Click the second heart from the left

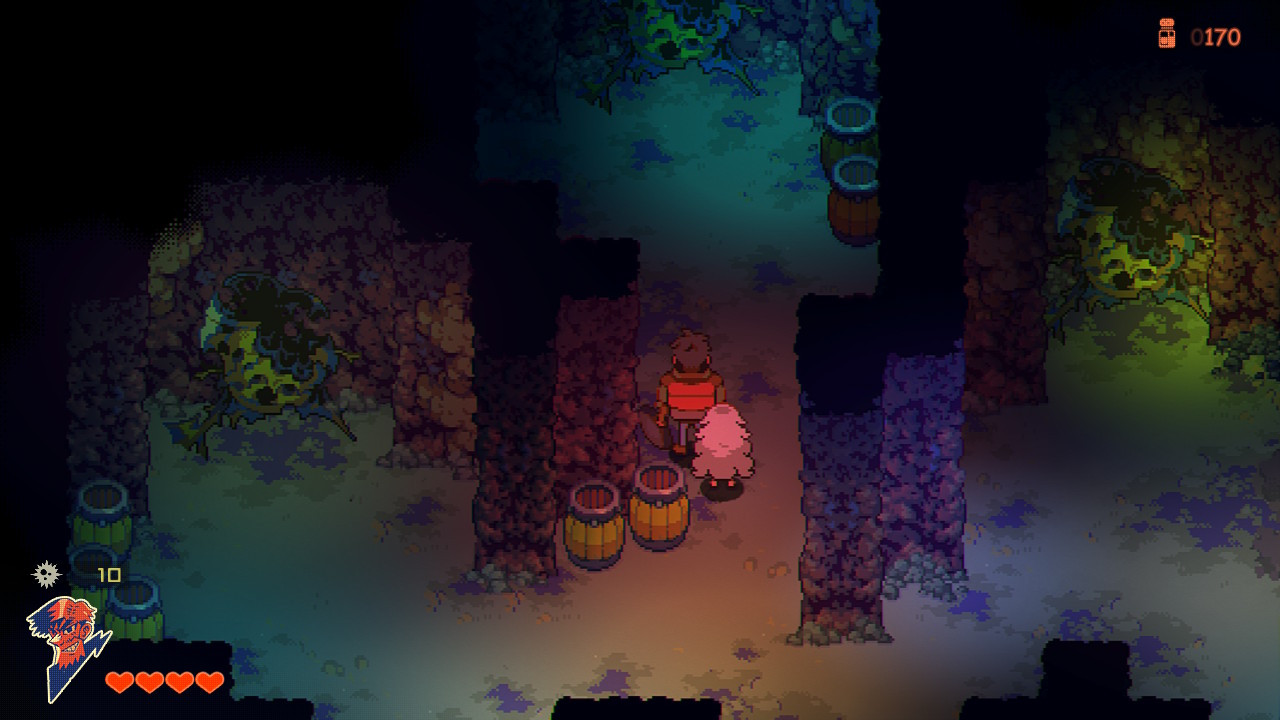click(x=149, y=682)
